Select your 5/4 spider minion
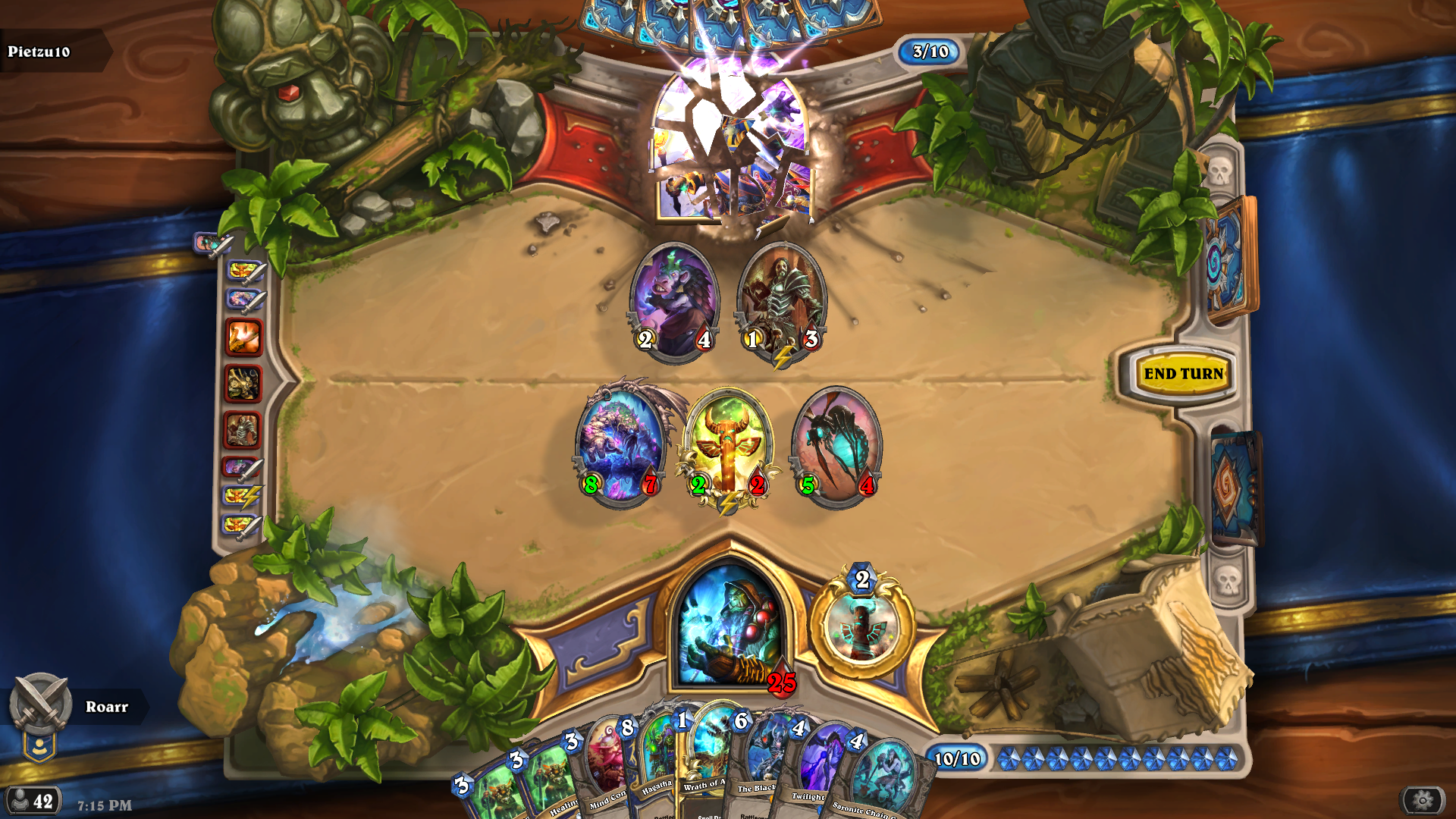Screen dimensions: 1456x819 point(837,447)
